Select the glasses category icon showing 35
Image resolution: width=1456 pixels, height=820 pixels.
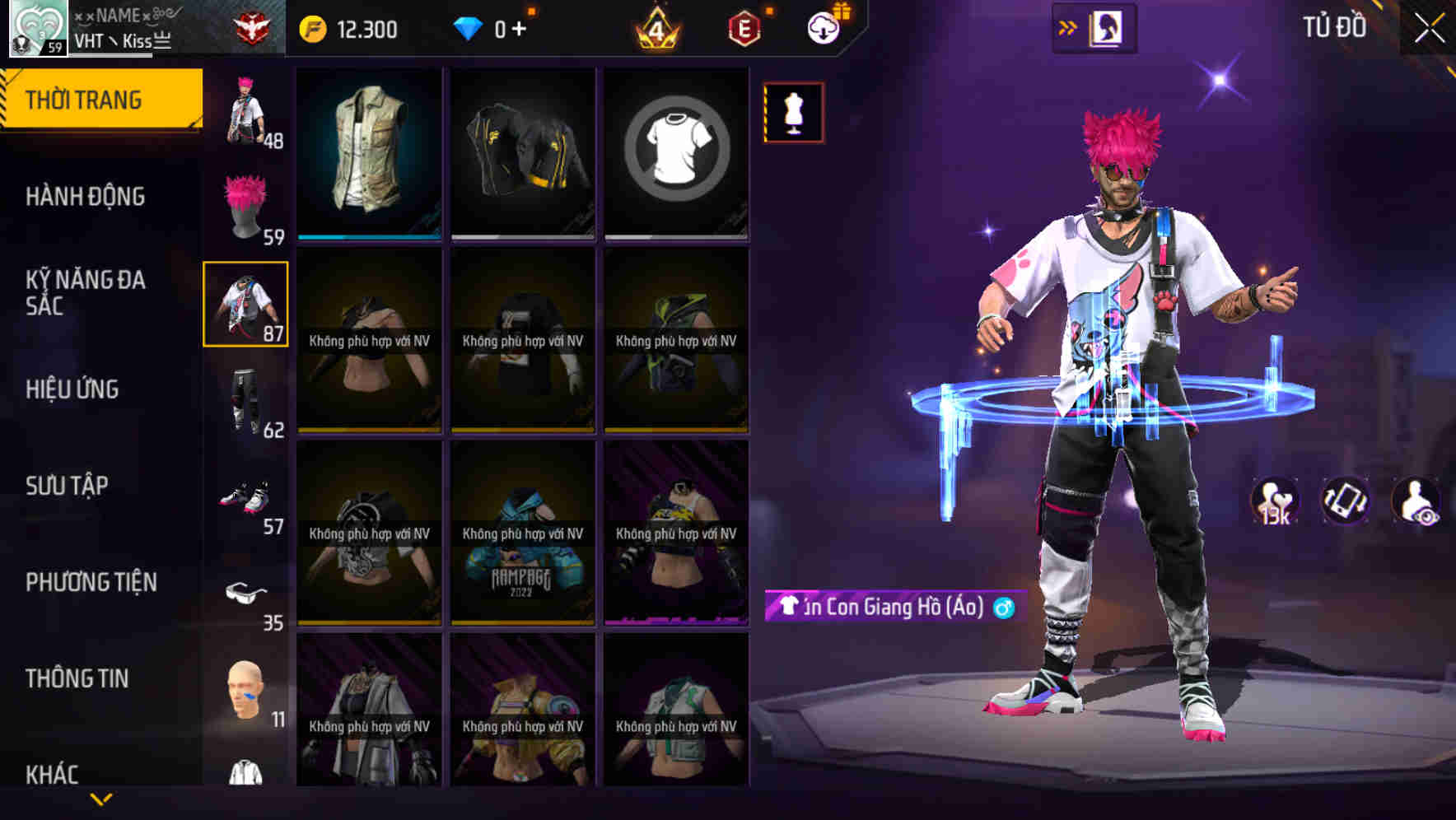click(x=245, y=597)
